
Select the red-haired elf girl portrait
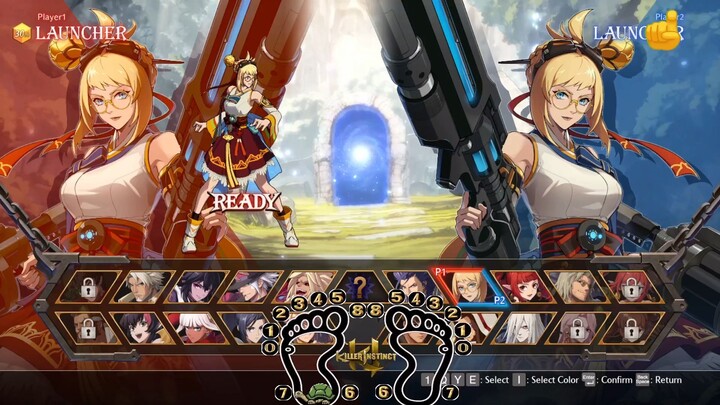[x=521, y=288]
